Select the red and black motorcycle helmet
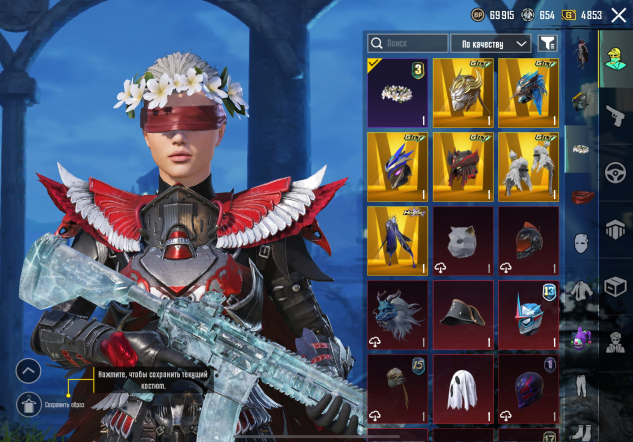Screen dimensions: 633x442 (x=528, y=240)
